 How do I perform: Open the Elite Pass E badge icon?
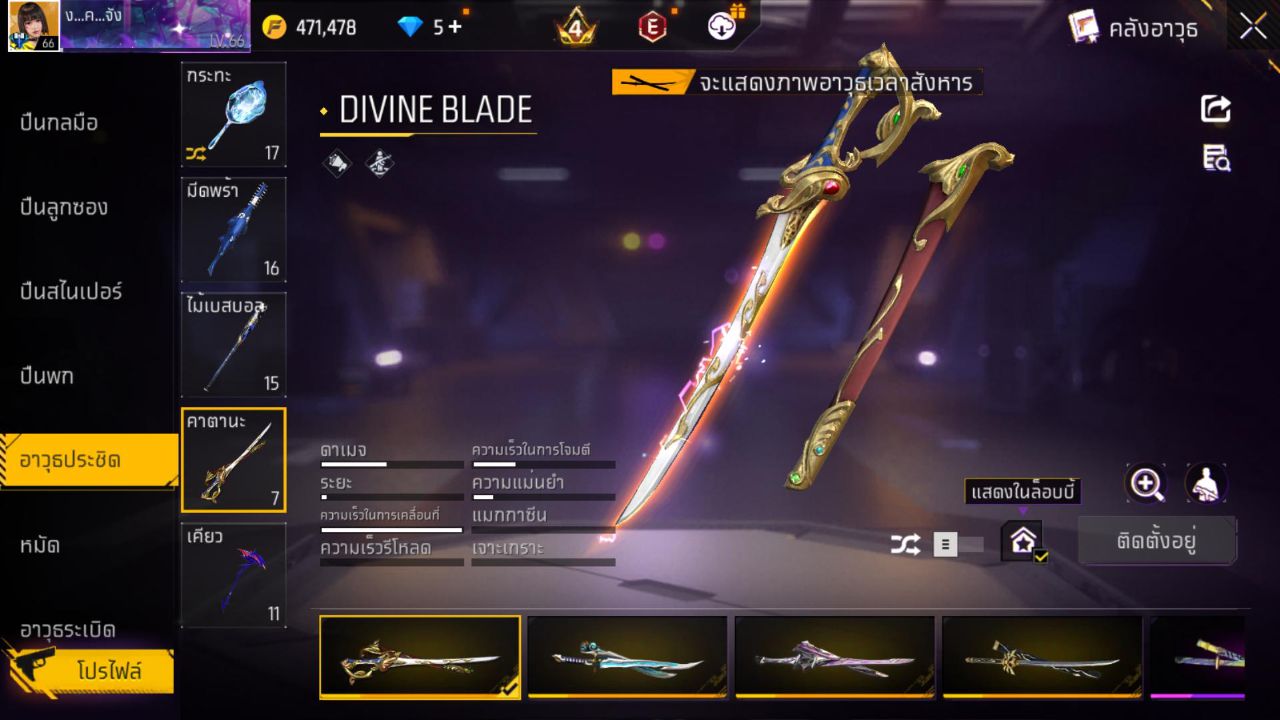652,27
